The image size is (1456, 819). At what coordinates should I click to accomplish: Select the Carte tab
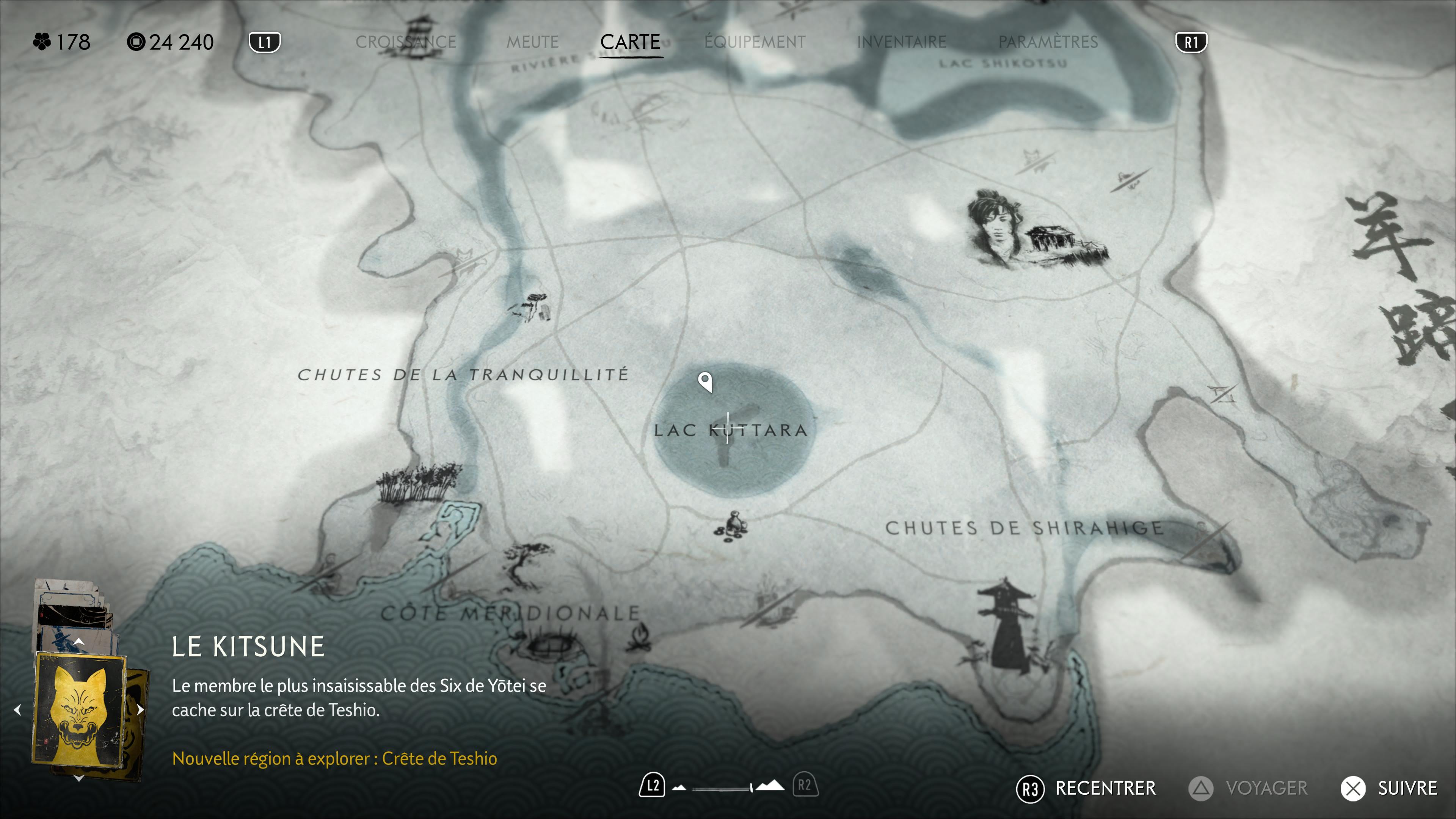pyautogui.click(x=630, y=42)
